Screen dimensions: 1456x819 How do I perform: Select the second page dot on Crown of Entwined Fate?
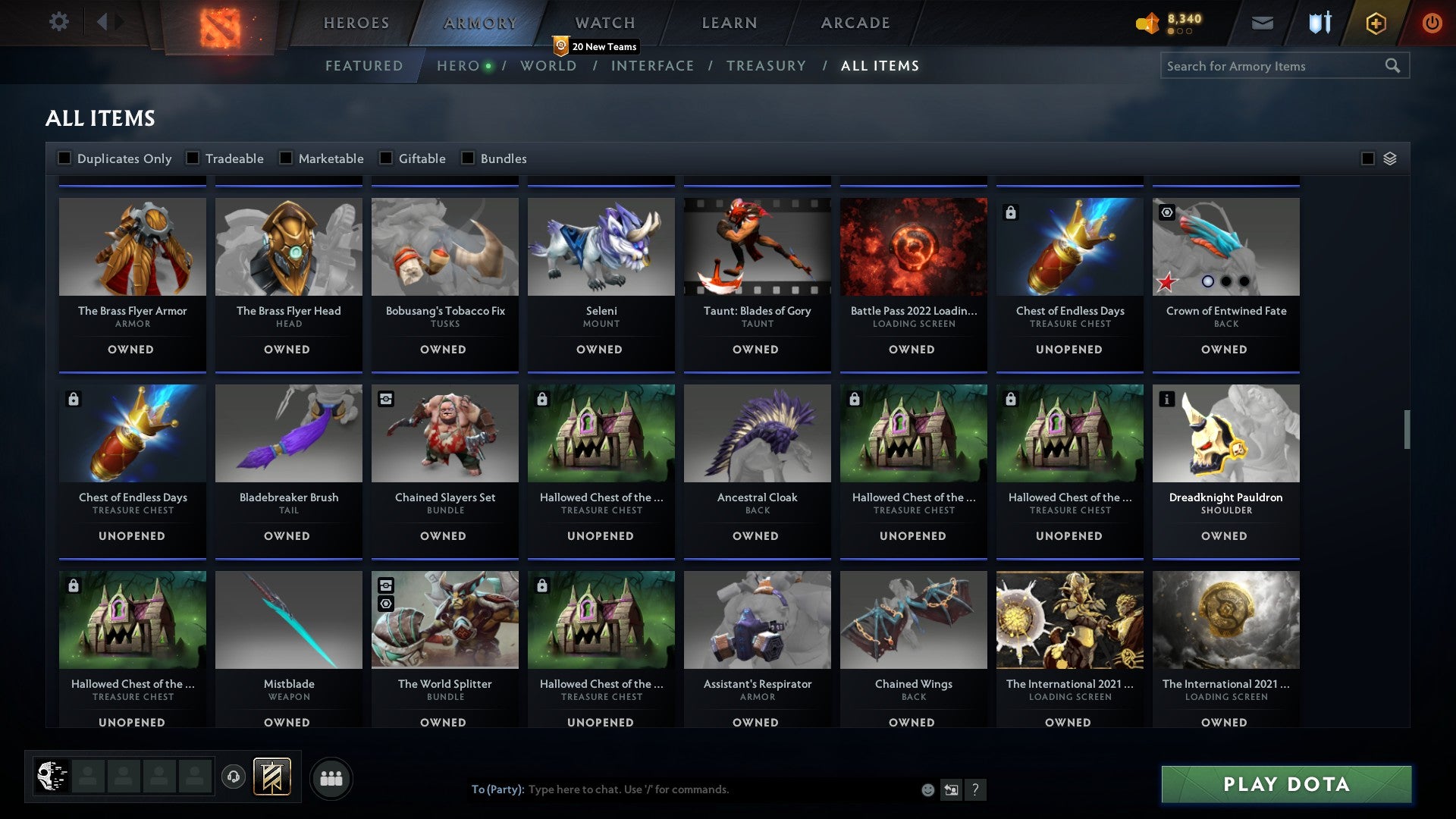tap(1226, 281)
